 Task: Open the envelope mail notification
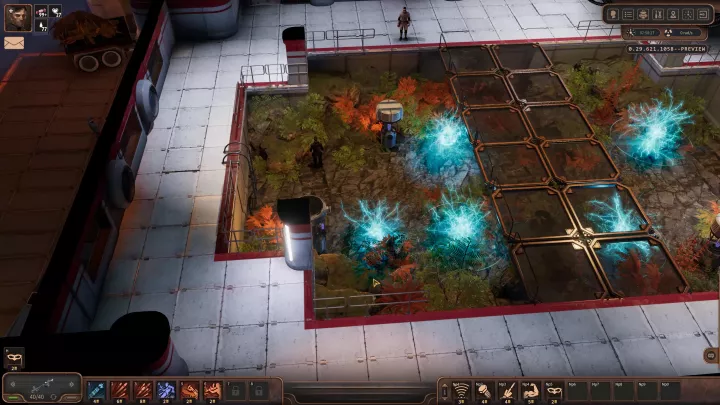point(14,43)
